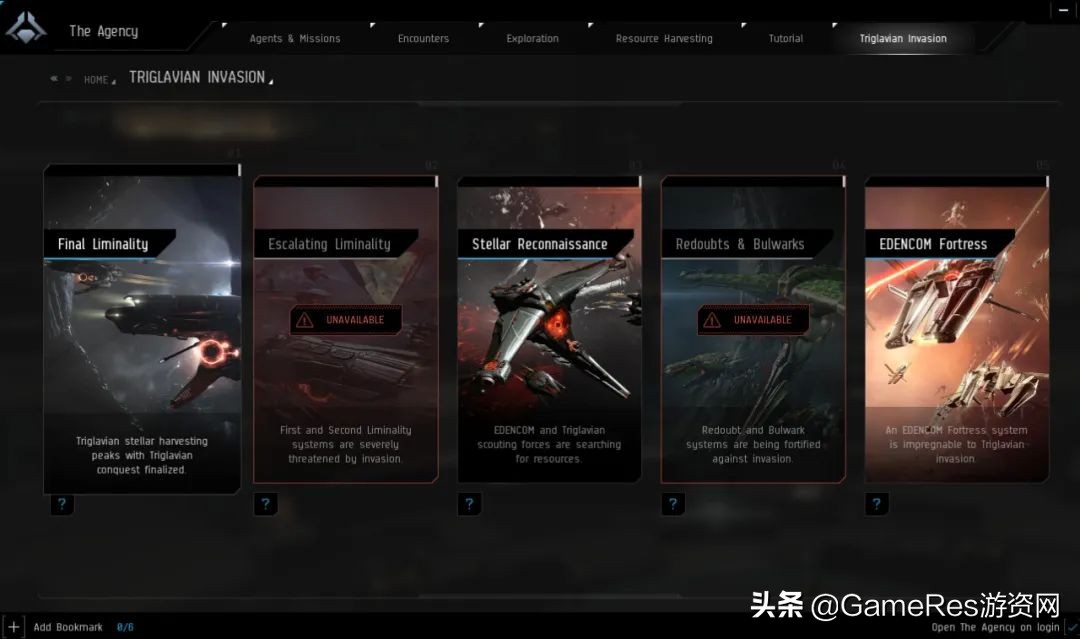The height and width of the screenshot is (639, 1080).
Task: Show help for Stellar Reconnaissance card
Action: (469, 505)
